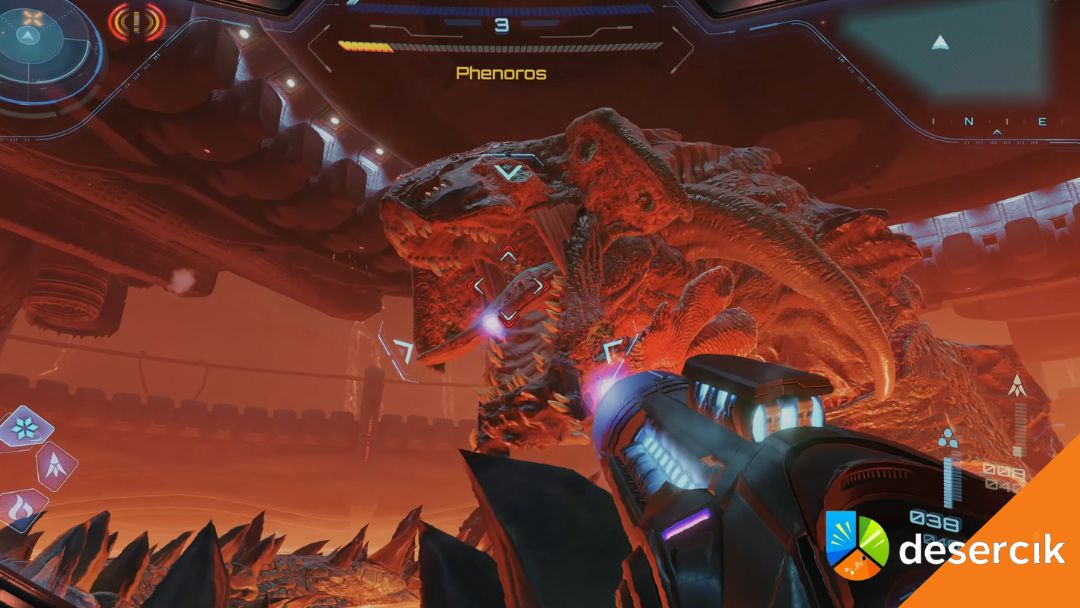Click the circular radar display

coord(42,38)
